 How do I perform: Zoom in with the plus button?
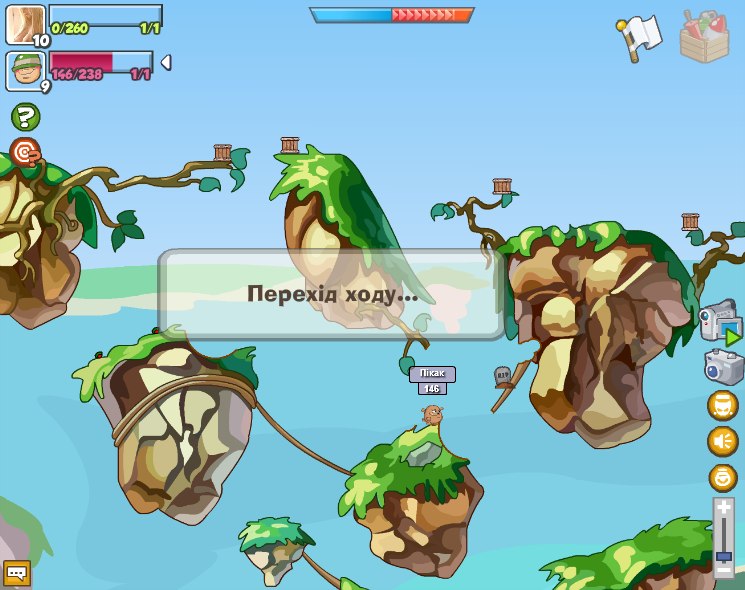coord(724,508)
